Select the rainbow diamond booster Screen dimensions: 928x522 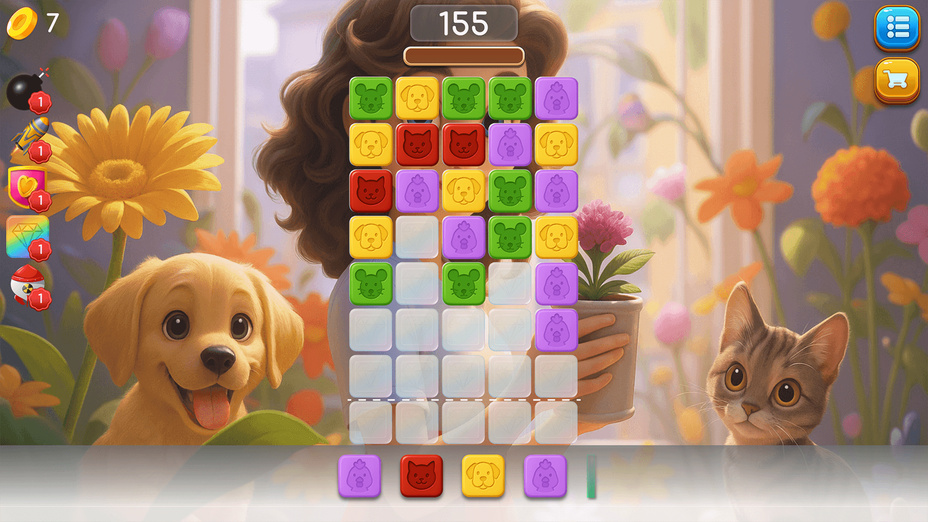coord(27,236)
